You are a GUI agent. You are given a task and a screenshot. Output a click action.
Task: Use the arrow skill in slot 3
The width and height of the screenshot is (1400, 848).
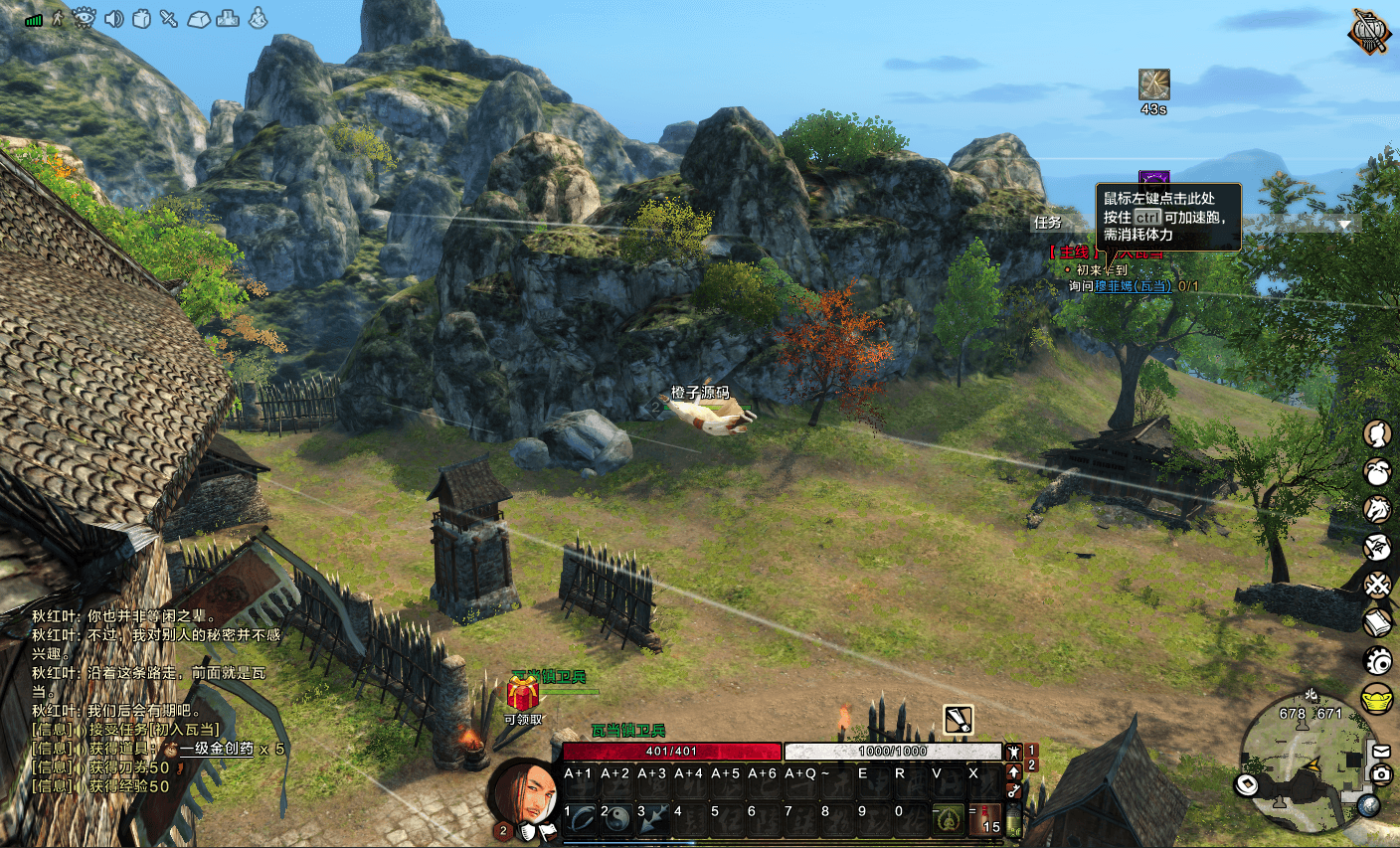click(653, 818)
